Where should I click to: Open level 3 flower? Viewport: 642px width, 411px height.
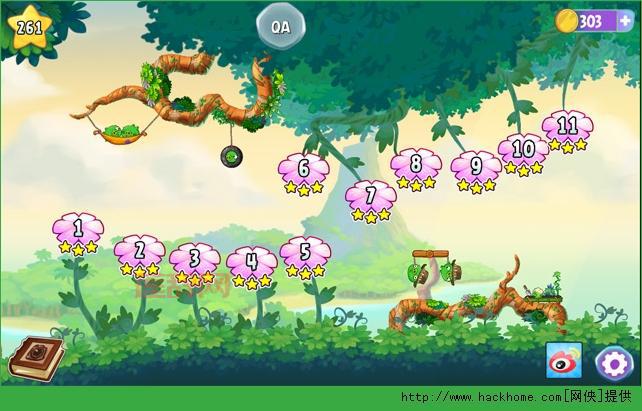point(195,261)
